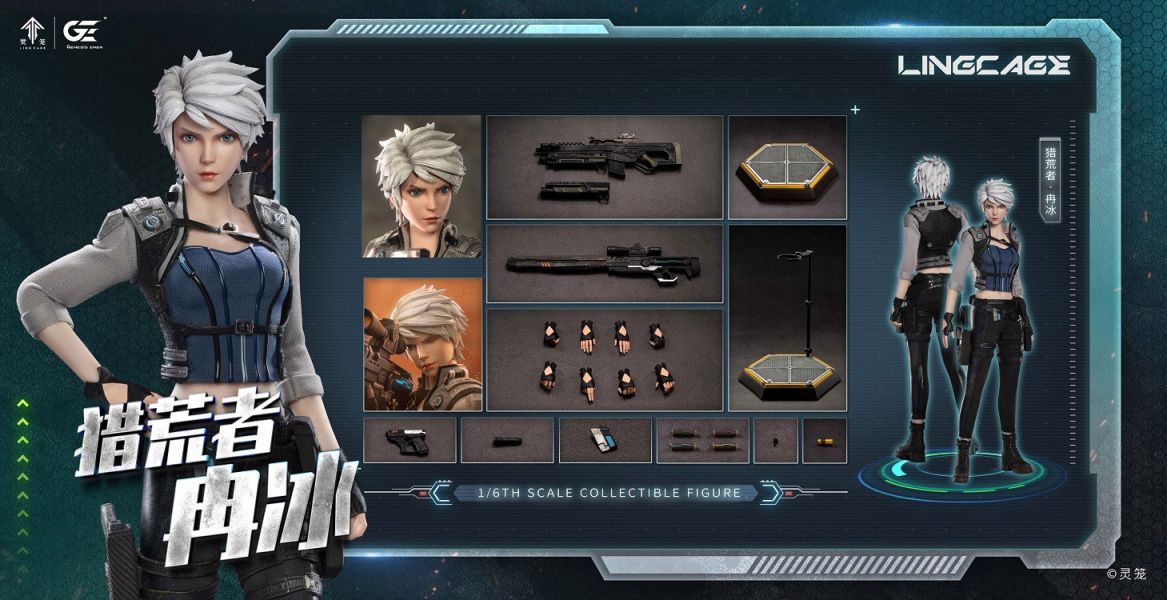This screenshot has height=600, width=1167.
Task: View the interchangeable gloved hands tile
Action: click(604, 359)
